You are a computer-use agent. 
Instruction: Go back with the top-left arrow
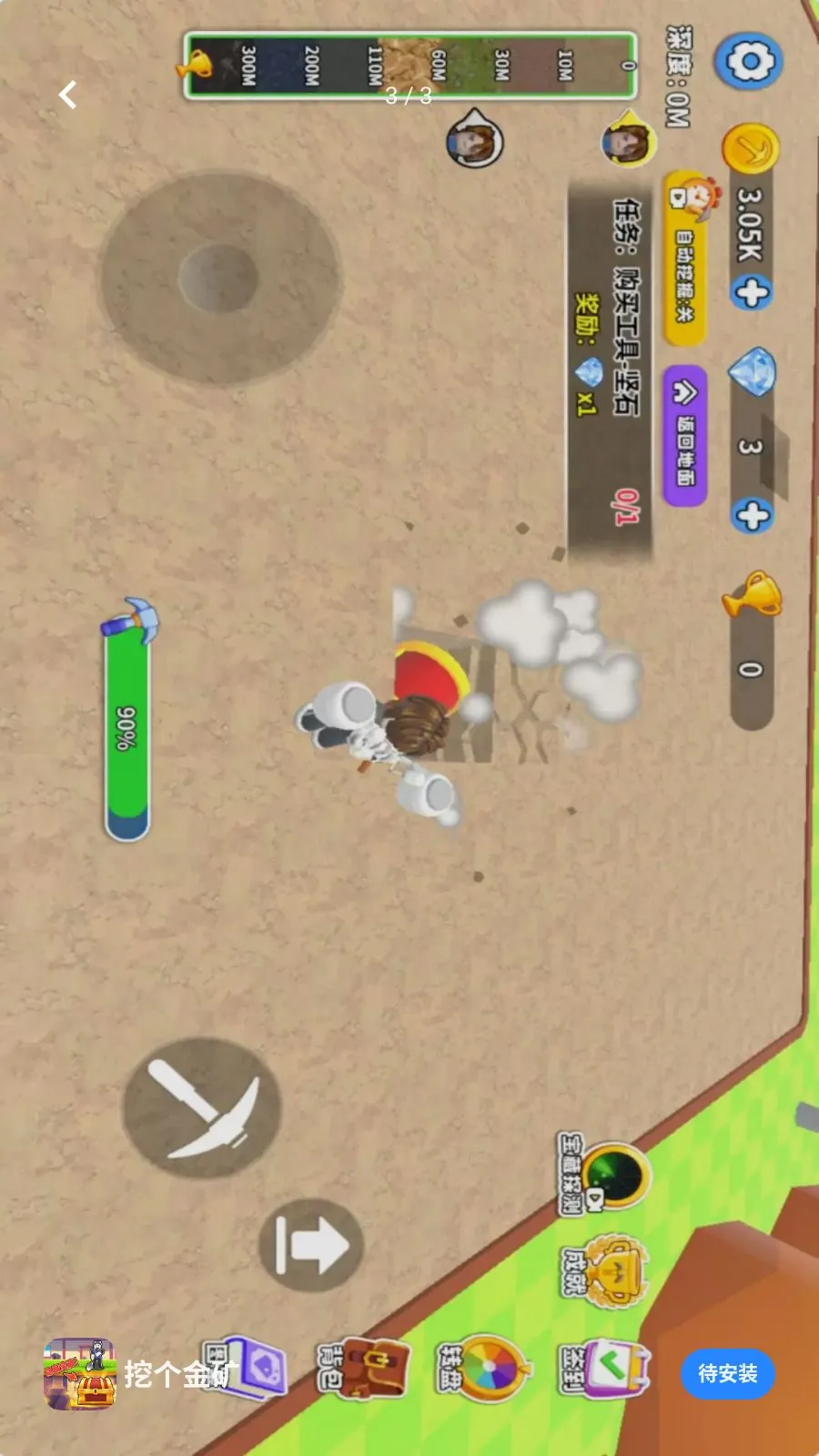67,95
